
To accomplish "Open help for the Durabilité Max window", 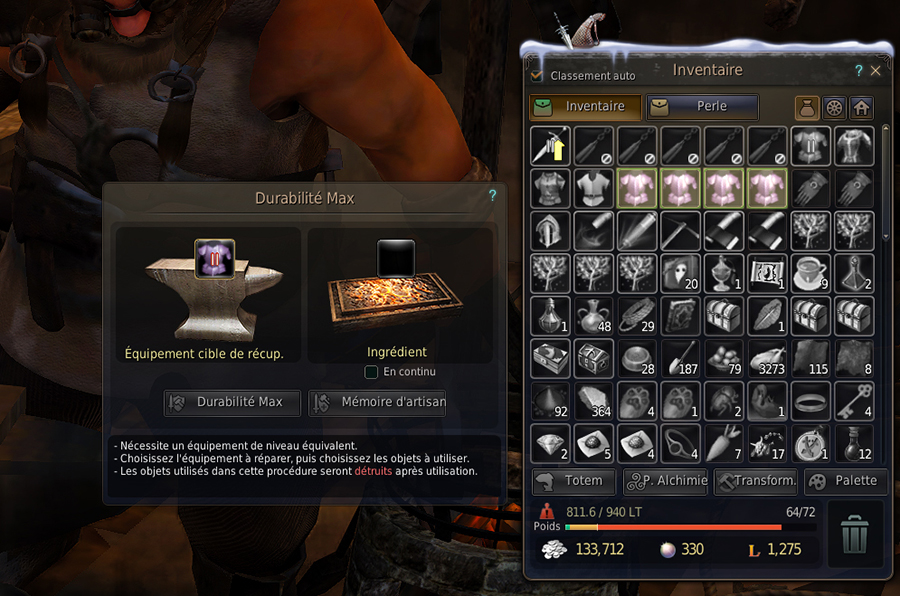I will pos(492,196).
